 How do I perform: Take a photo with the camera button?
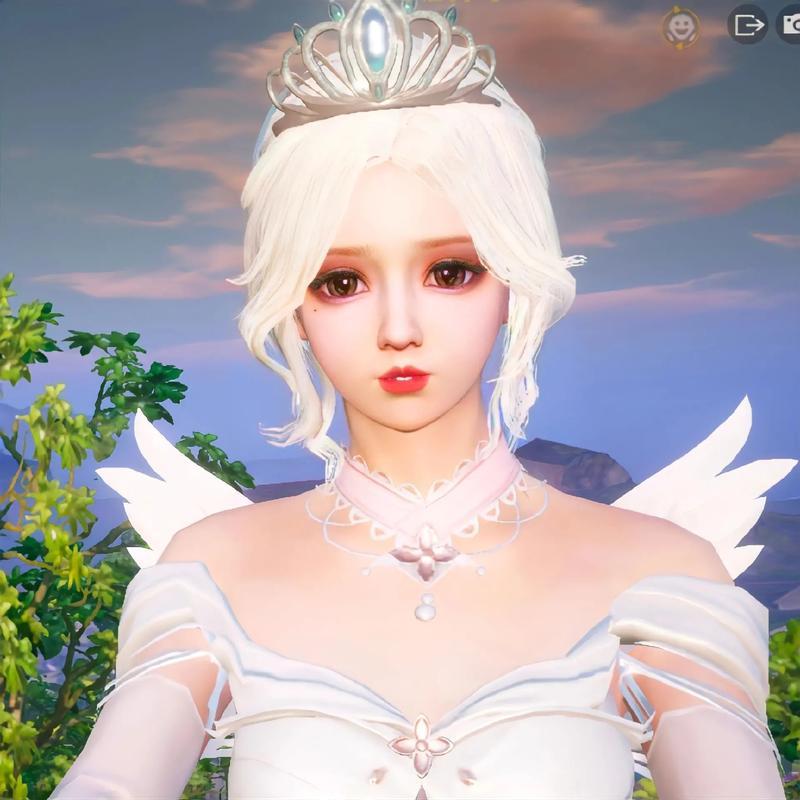[x=791, y=25]
